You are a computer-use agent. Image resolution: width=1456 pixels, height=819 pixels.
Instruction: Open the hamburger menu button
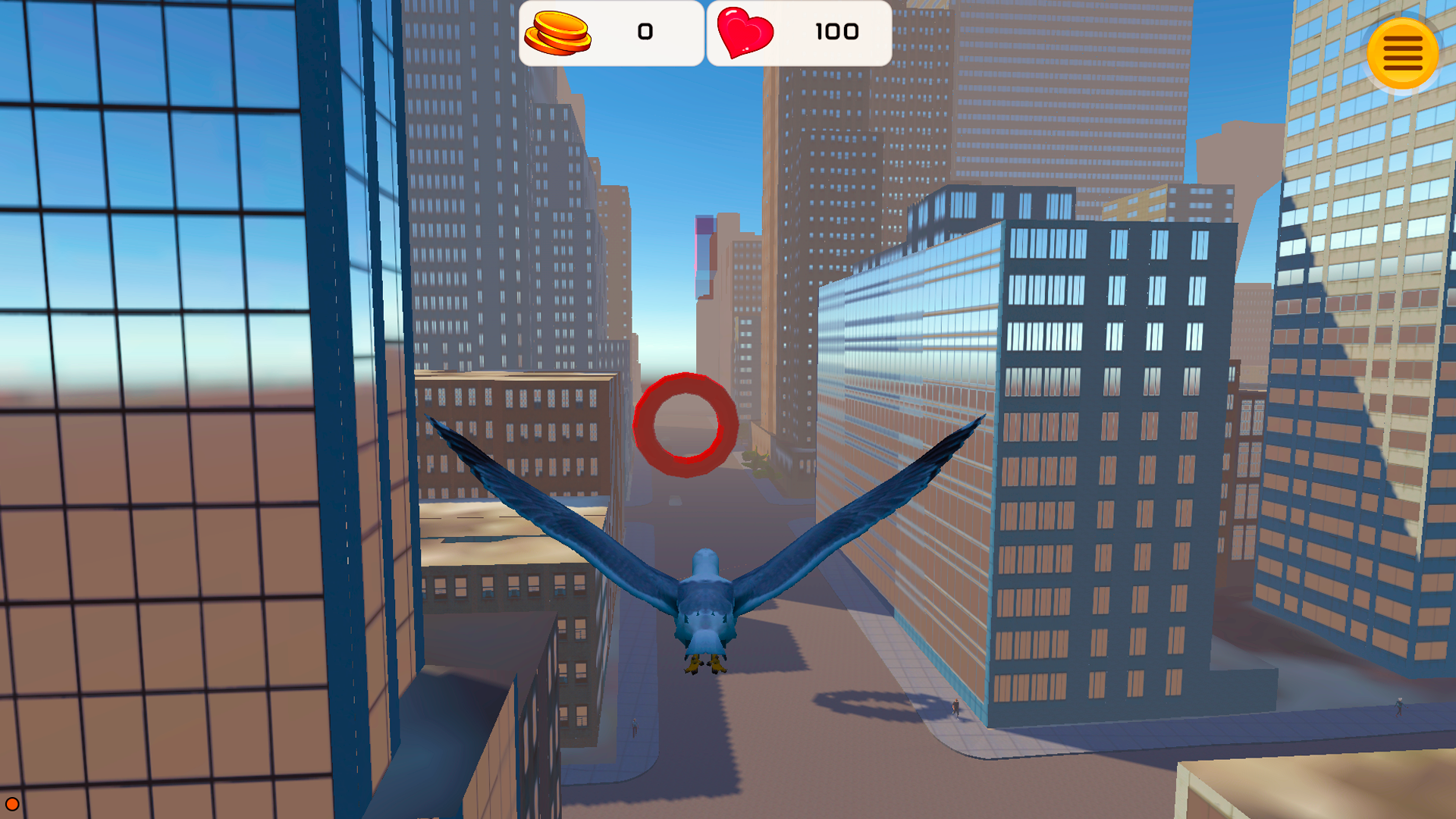click(x=1401, y=52)
